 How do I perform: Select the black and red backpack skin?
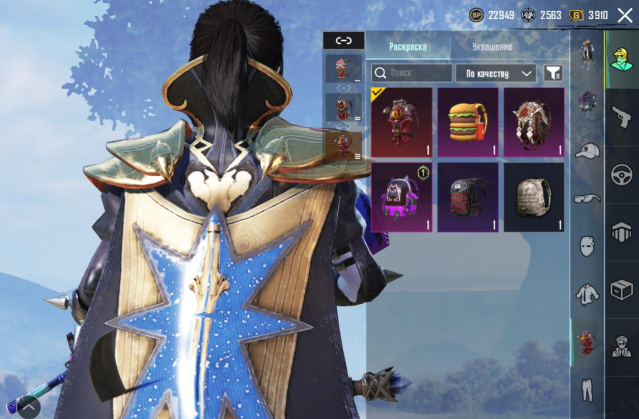pyautogui.click(x=468, y=197)
